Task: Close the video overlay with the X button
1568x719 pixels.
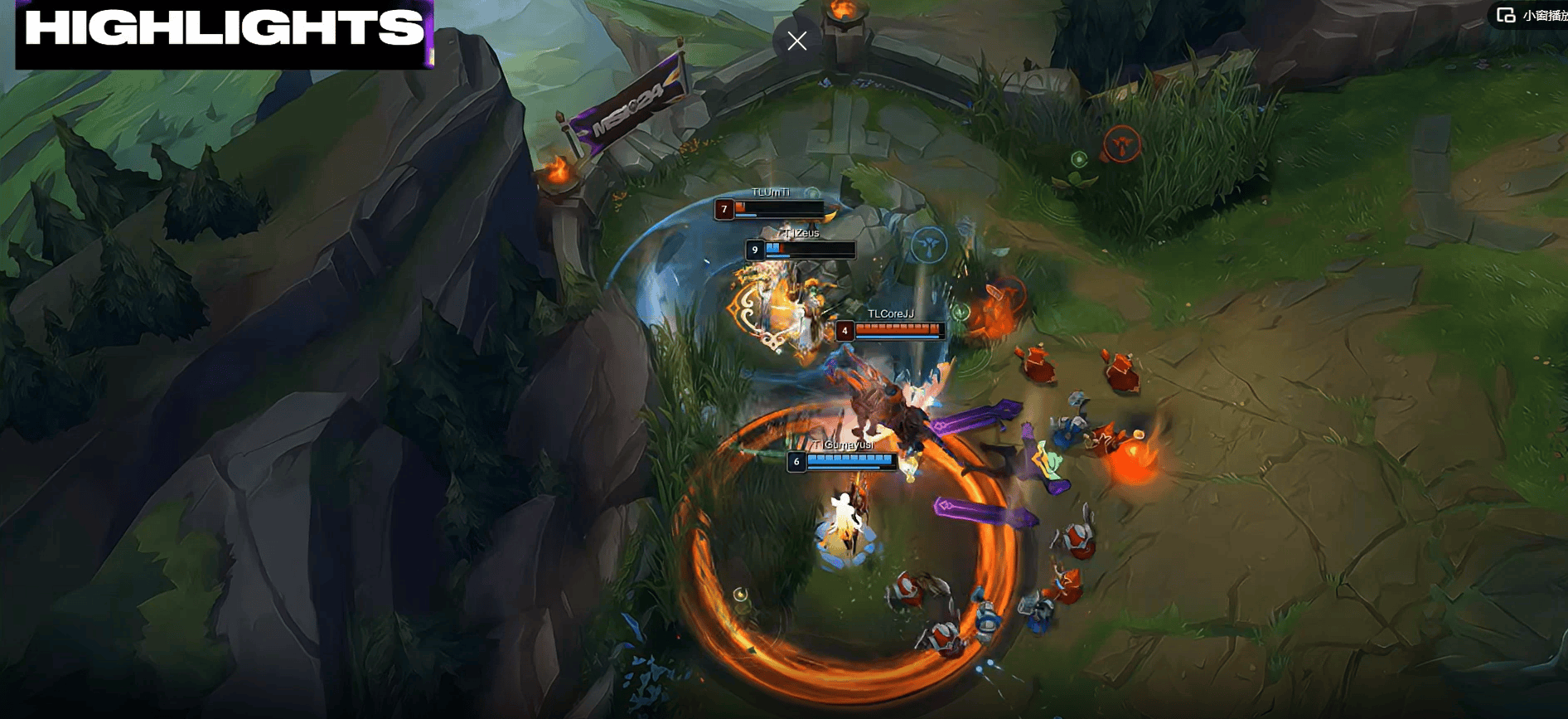Action: tap(797, 41)
